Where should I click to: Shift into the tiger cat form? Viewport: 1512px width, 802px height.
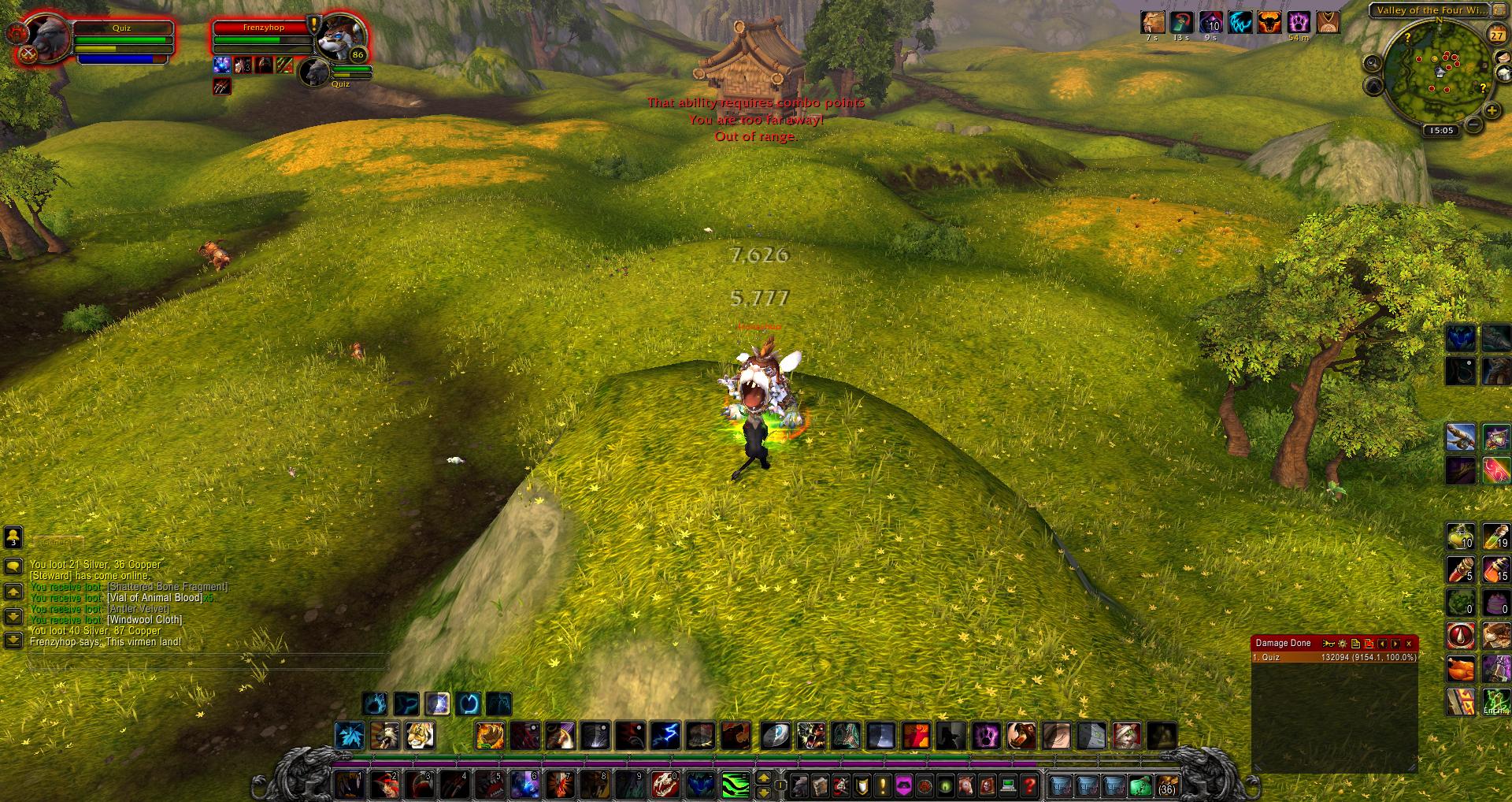419,736
